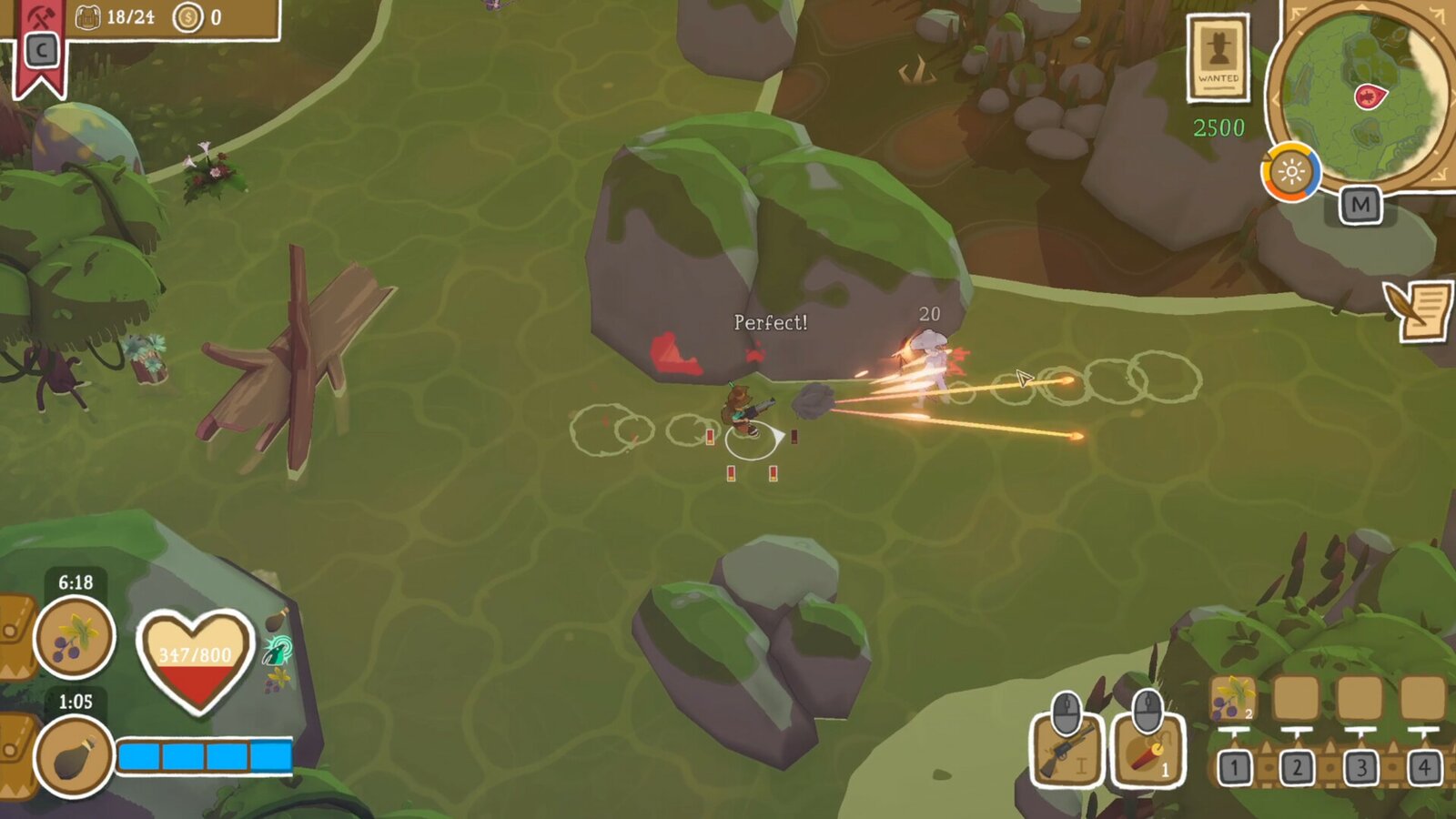1456x819 pixels.
Task: Select the revolver weapon slot
Action: (1068, 755)
